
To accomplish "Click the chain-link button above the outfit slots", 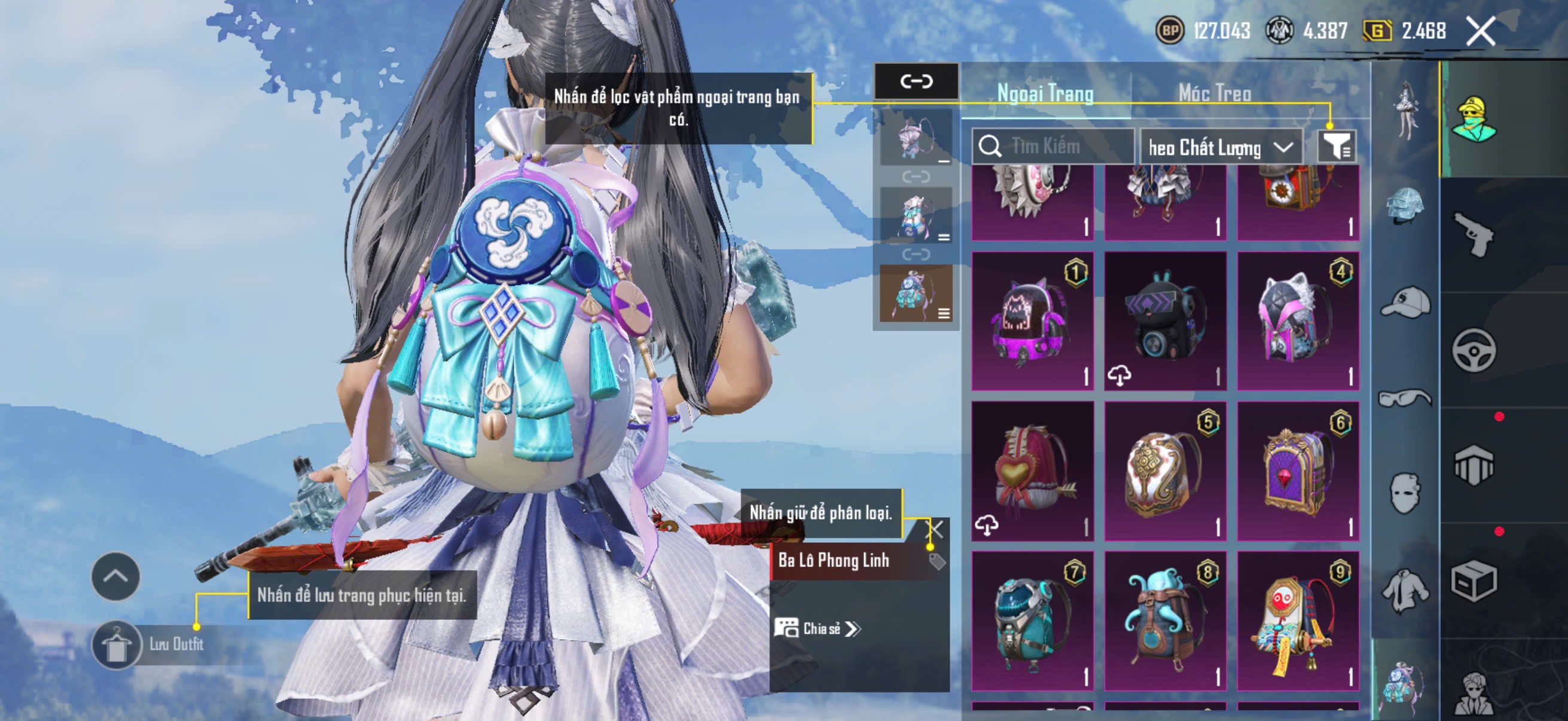I will pyautogui.click(x=916, y=81).
